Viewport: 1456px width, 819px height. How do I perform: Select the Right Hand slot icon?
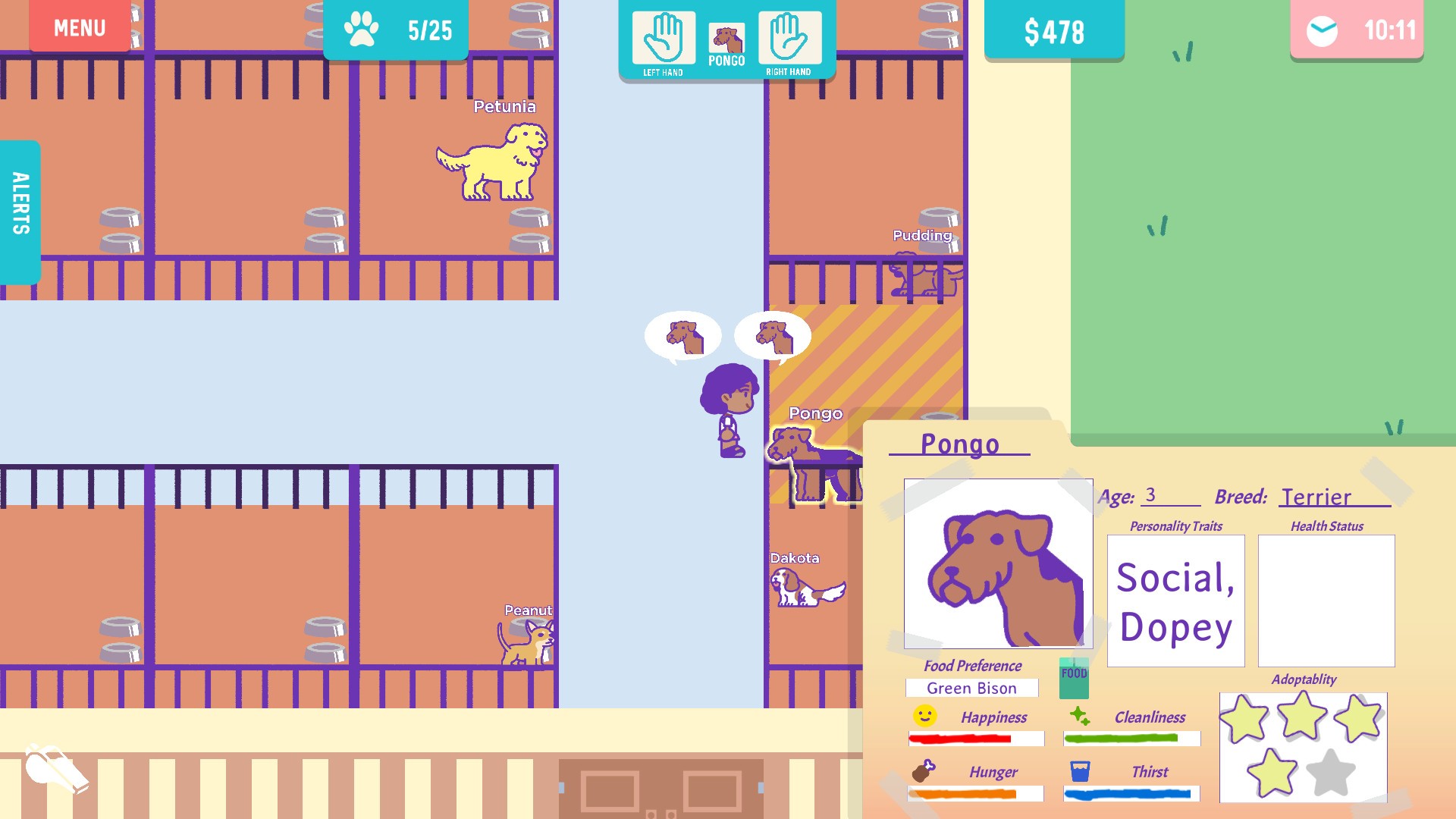[789, 36]
